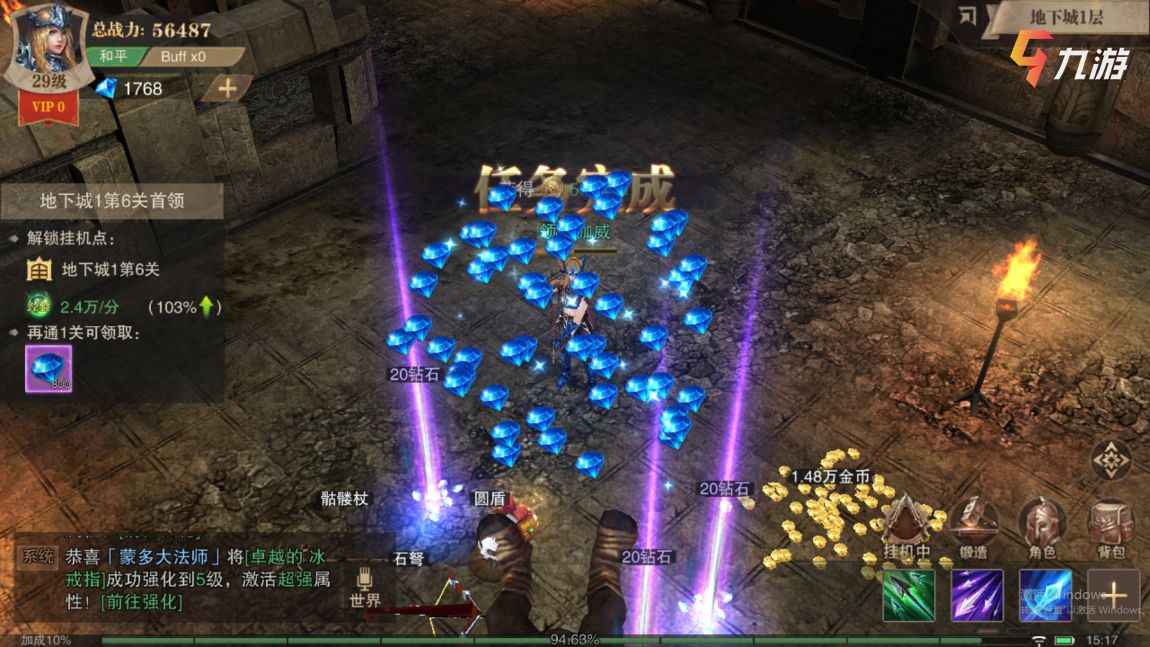Activate the green arrow skill
1150x647 pixels.
[909, 596]
